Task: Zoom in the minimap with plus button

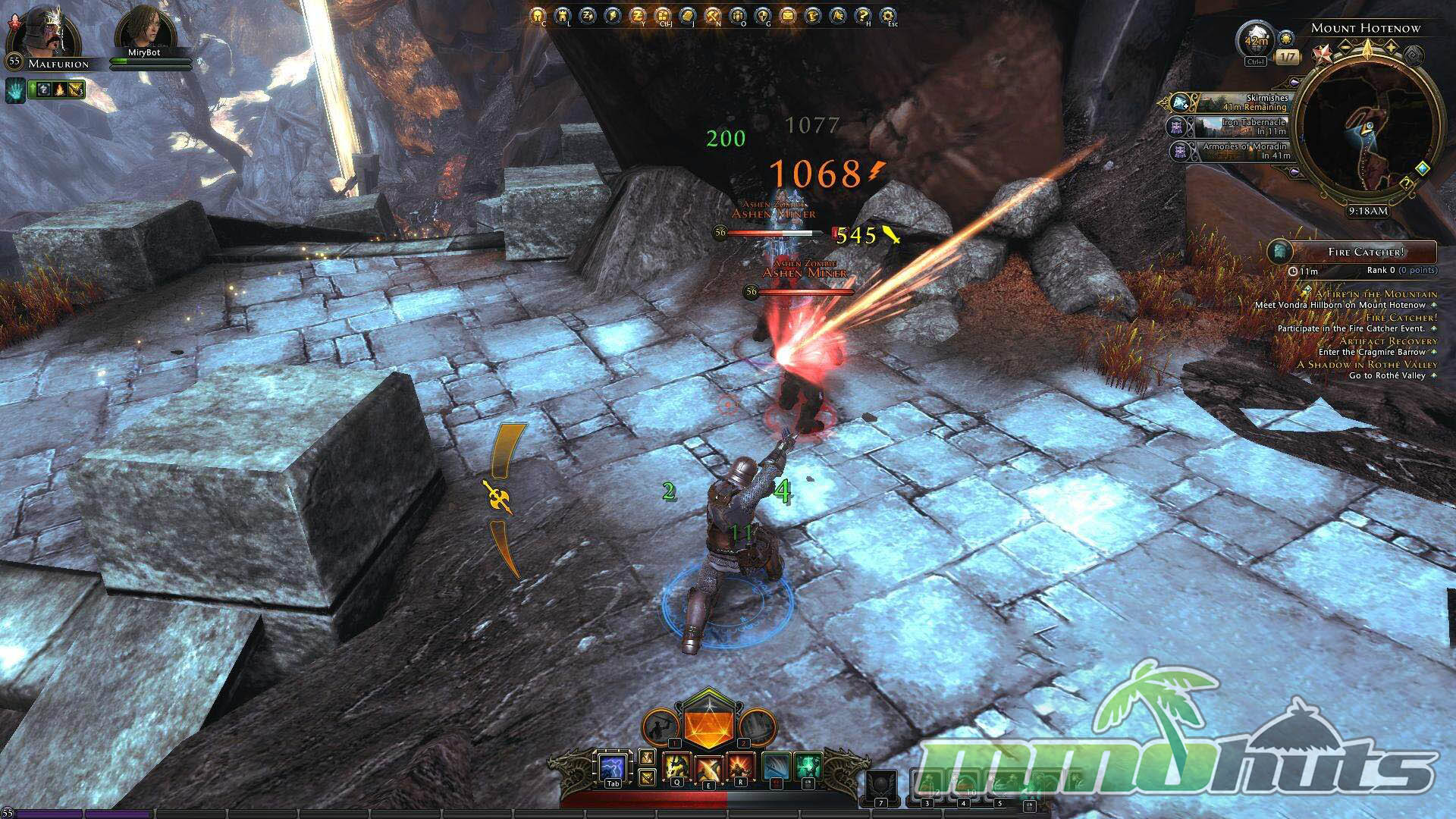Action: (x=1392, y=48)
